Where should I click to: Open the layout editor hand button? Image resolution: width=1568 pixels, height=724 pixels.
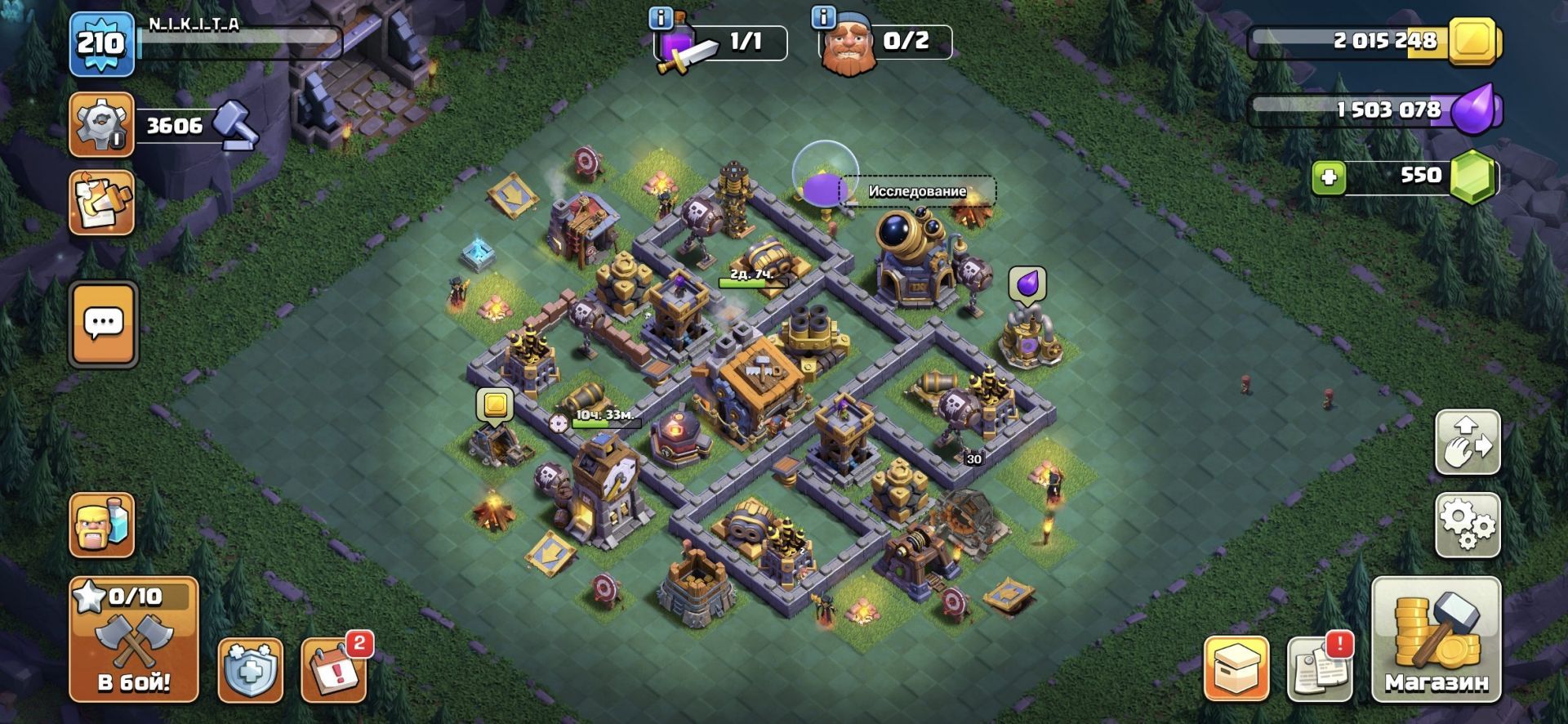(1468, 443)
